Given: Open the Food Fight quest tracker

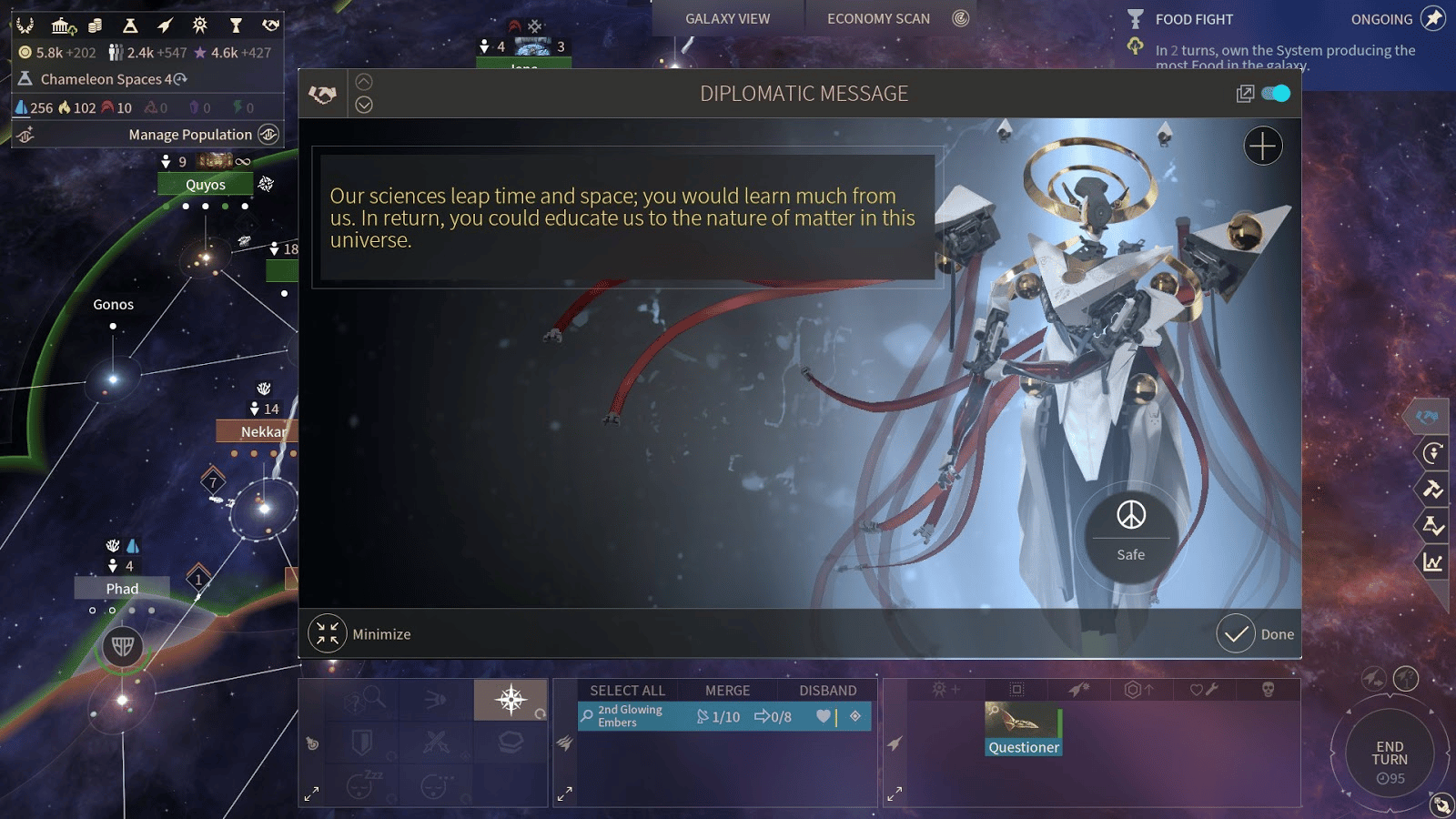Looking at the screenshot, I should (x=1193, y=19).
